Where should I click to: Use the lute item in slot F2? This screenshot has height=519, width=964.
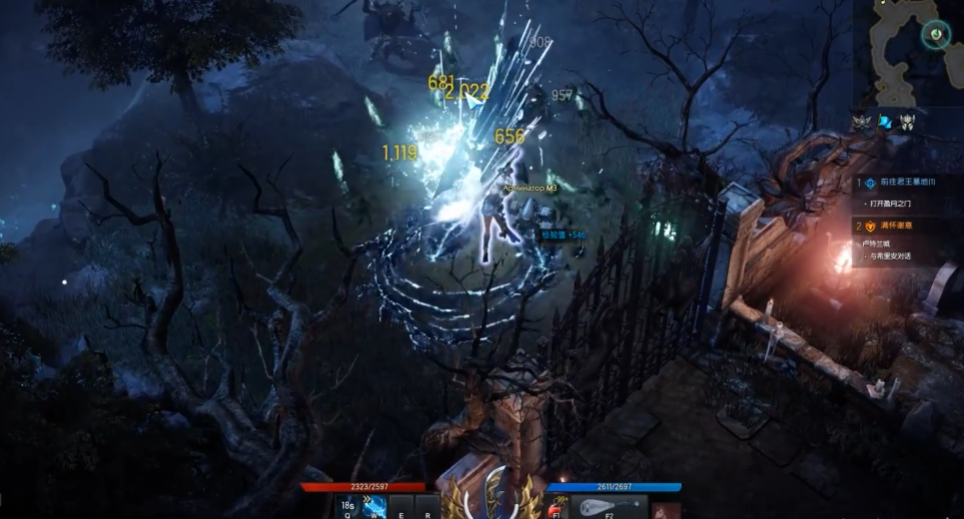tap(609, 507)
